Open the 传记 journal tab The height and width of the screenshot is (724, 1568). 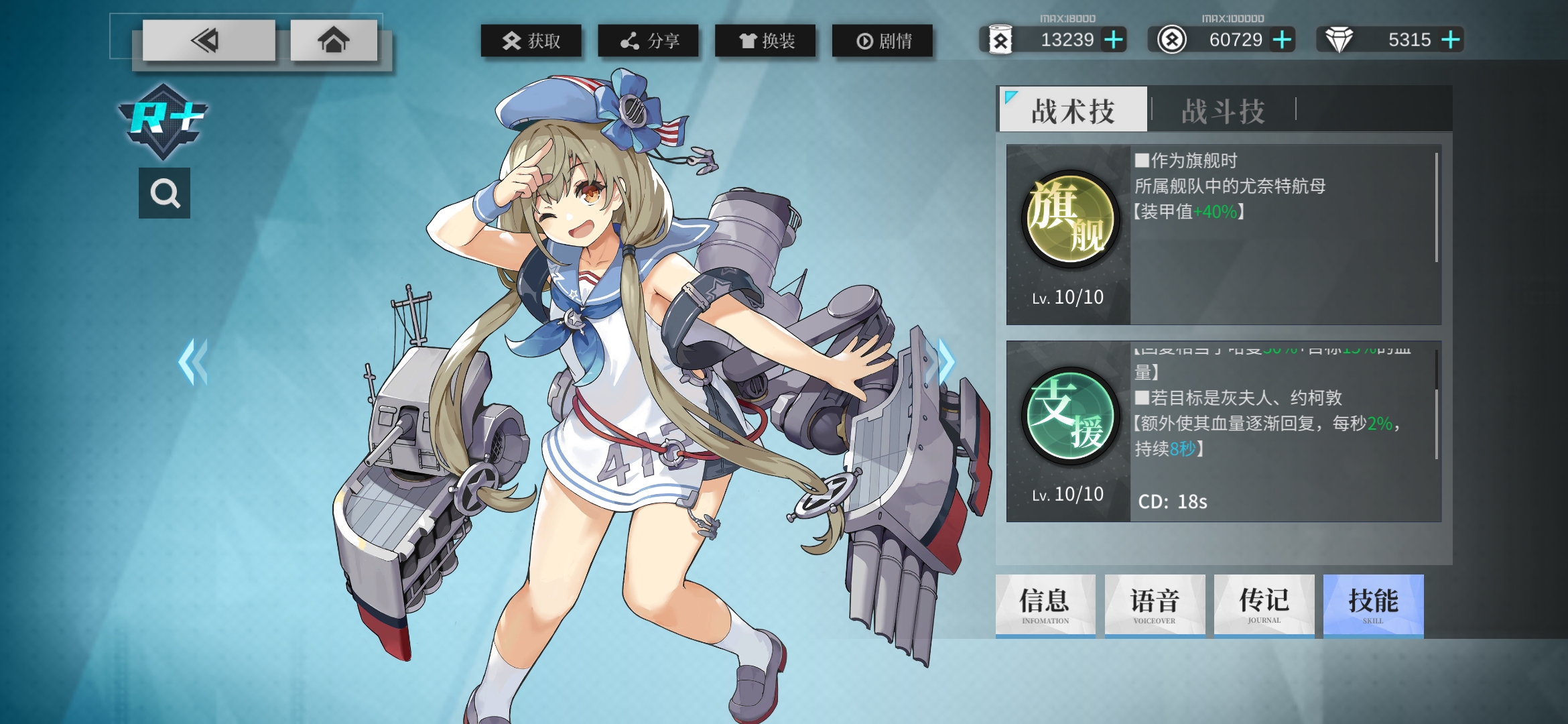[1264, 605]
